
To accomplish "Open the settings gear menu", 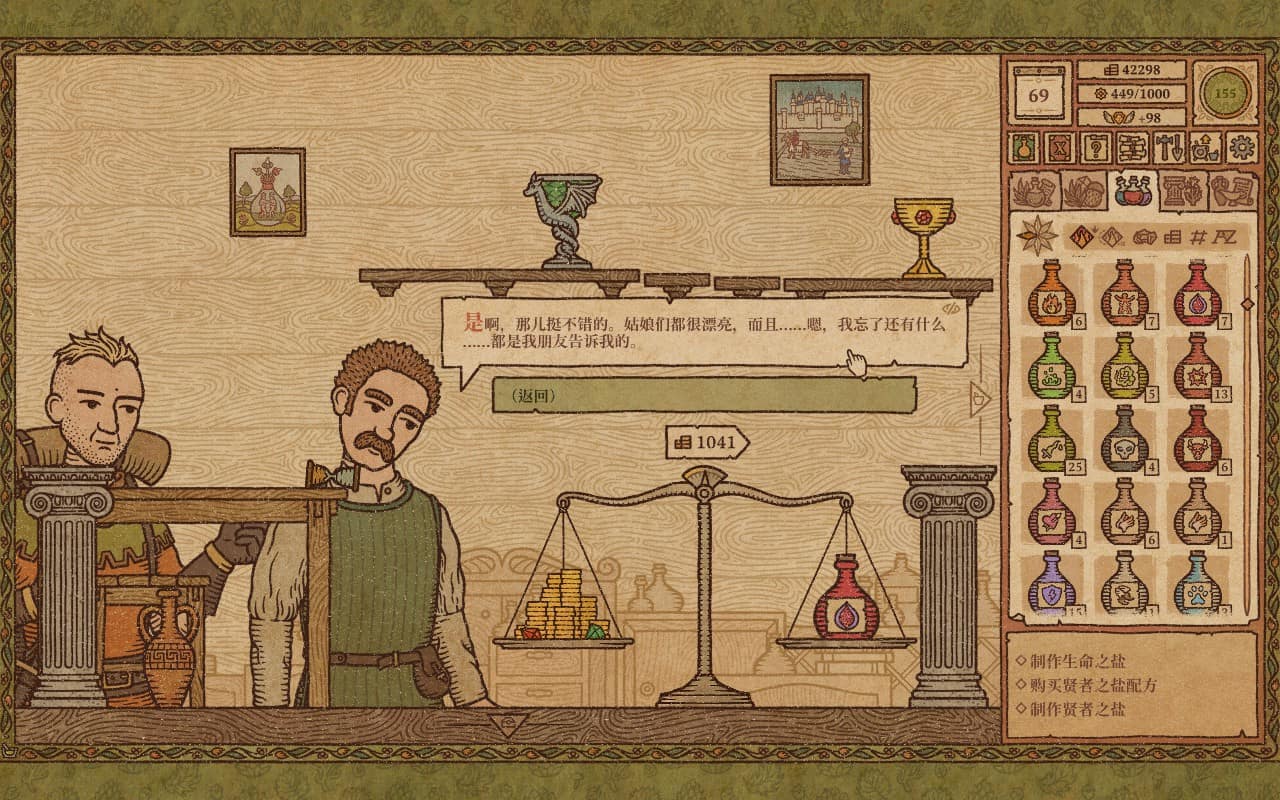I will 1243,150.
